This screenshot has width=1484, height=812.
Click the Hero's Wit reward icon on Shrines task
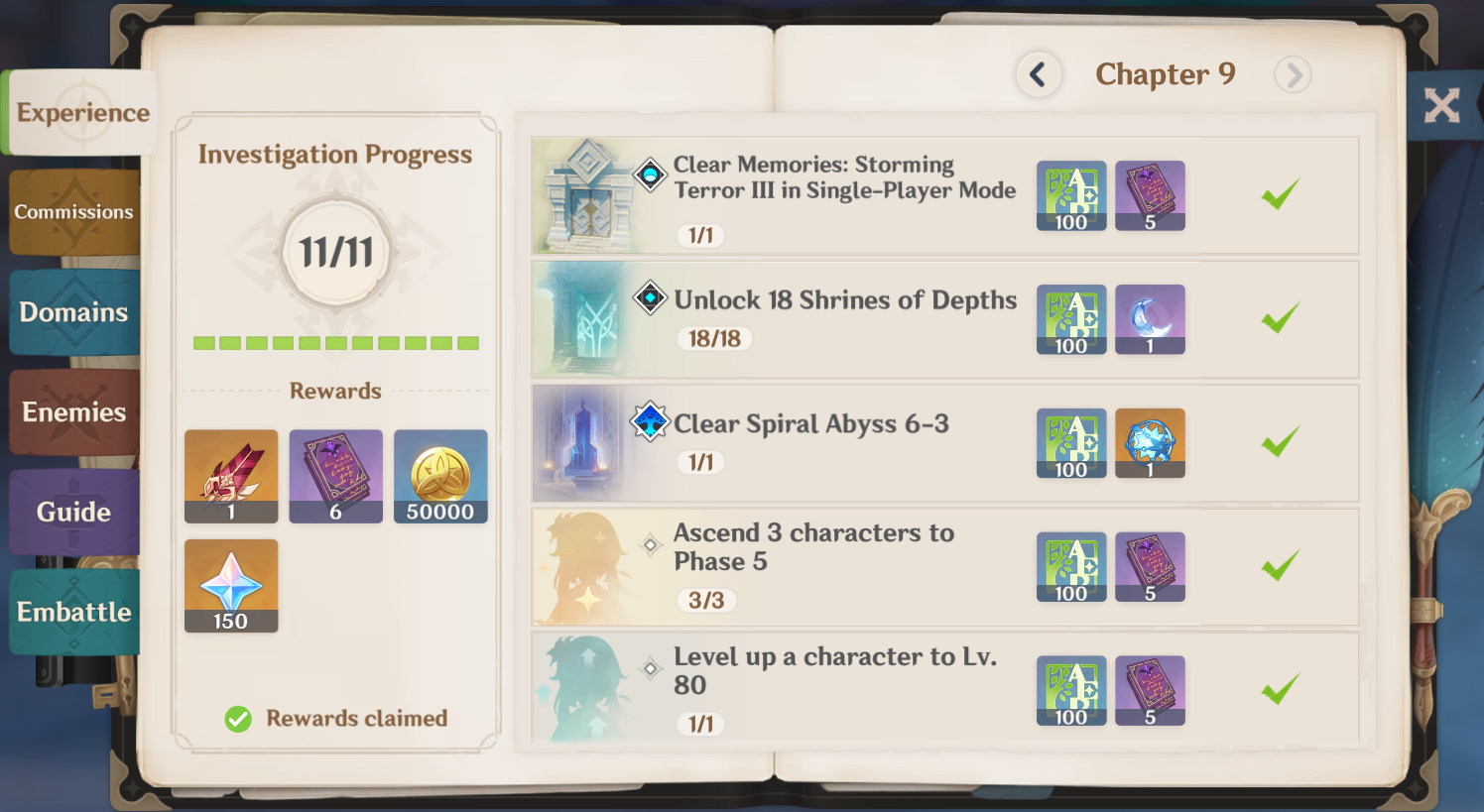point(1071,319)
